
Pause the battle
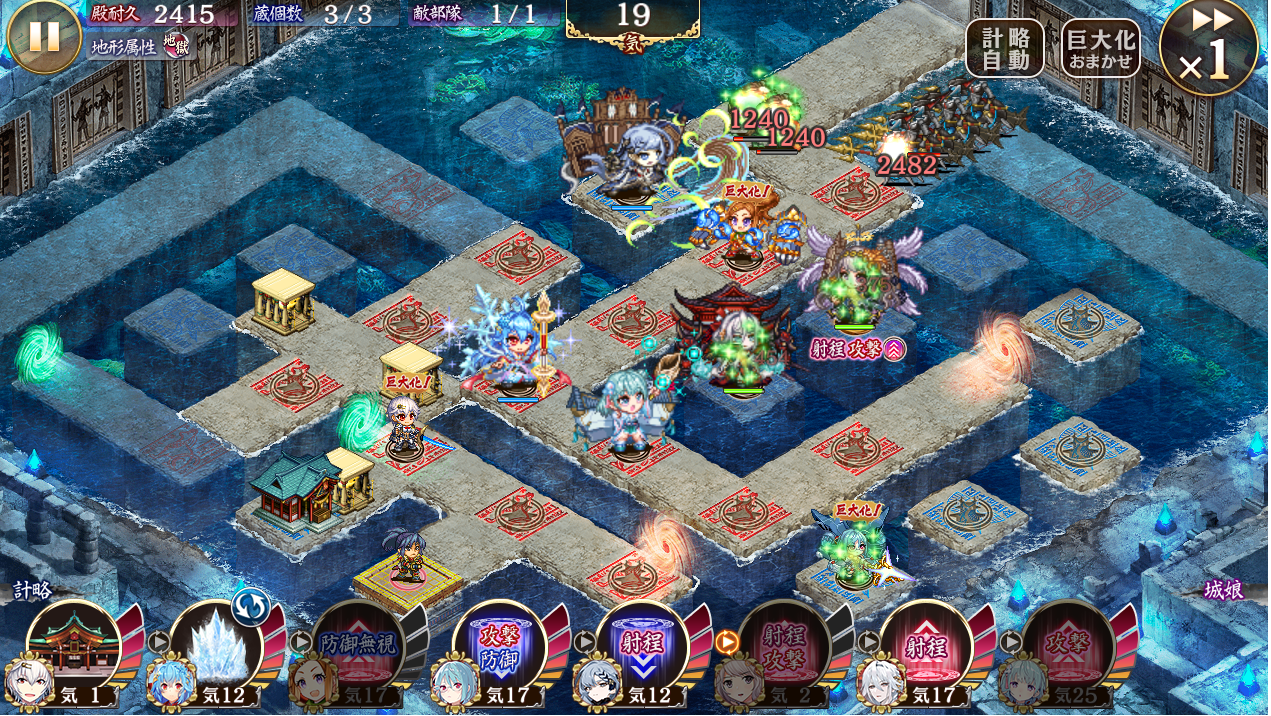tap(43, 36)
